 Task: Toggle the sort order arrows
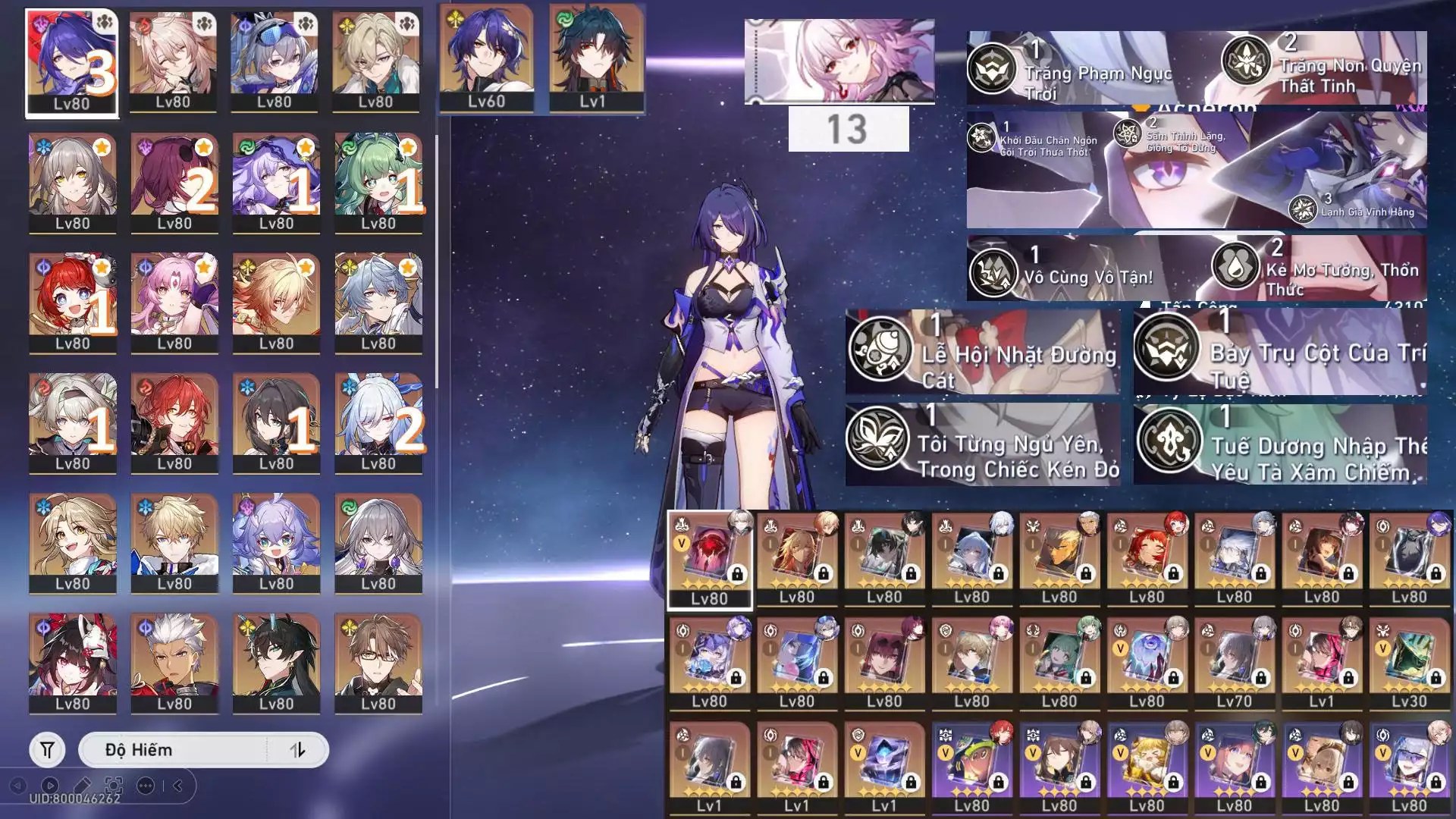tap(297, 750)
